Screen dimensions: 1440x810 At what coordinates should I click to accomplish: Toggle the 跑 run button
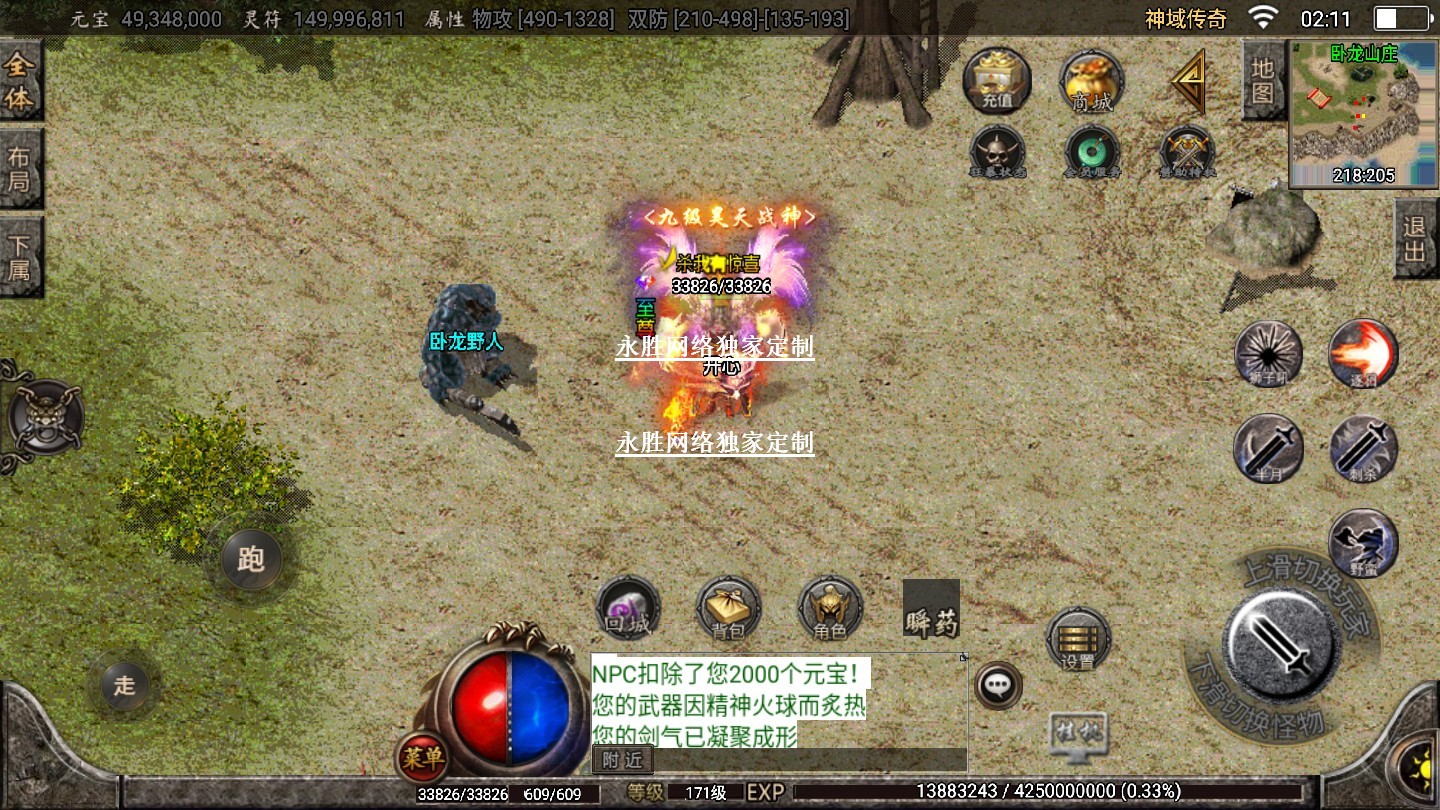click(x=251, y=559)
